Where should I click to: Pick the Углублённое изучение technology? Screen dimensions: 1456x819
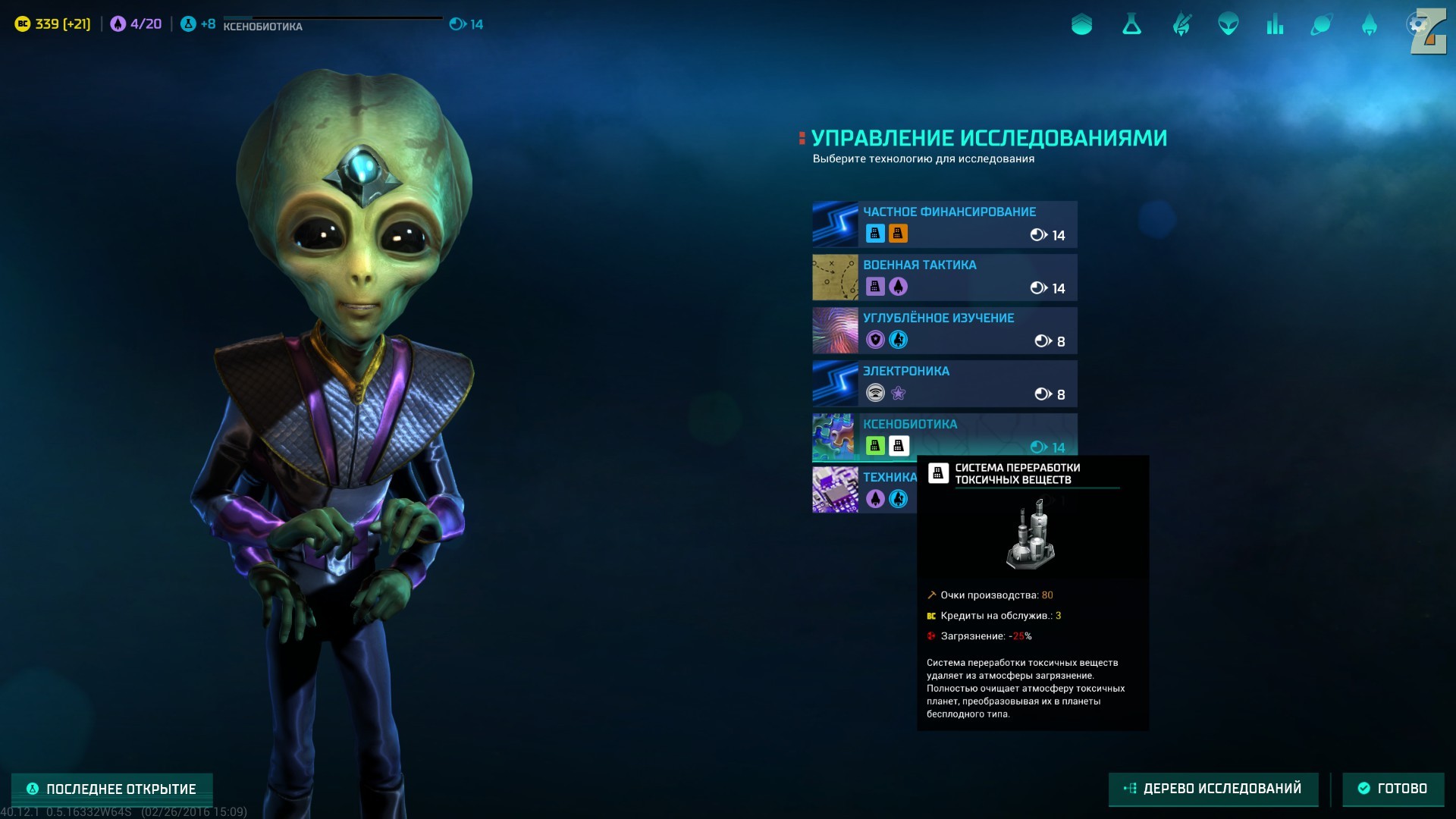(944, 330)
